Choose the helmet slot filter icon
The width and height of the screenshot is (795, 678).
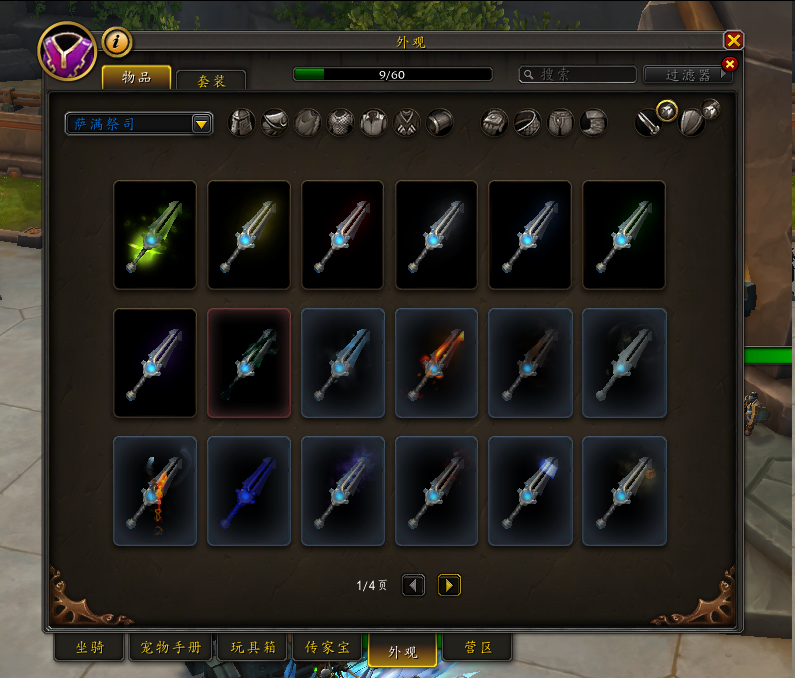(242, 123)
